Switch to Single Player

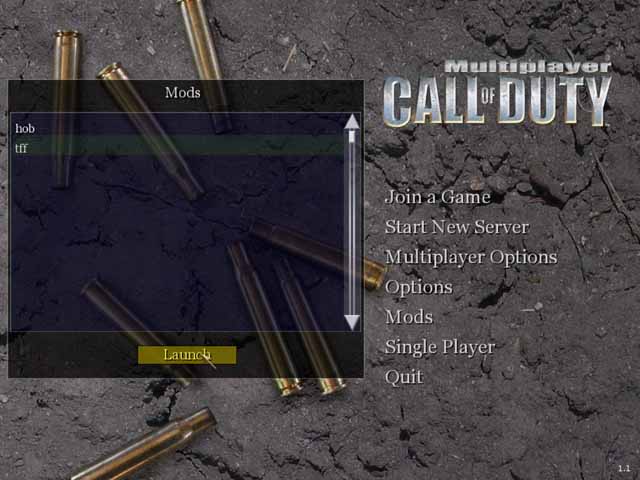coord(439,347)
